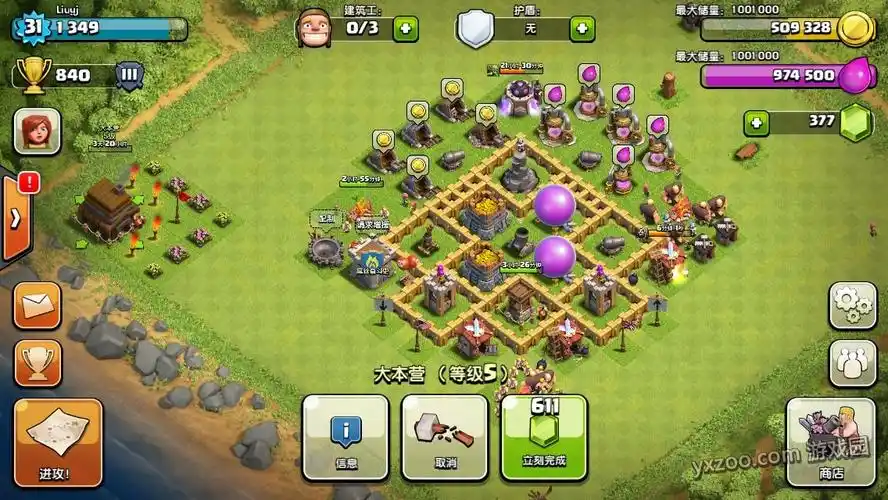Viewport: 888px width, 500px height.
Task: Buy more gems with plus button
Action: point(757,123)
